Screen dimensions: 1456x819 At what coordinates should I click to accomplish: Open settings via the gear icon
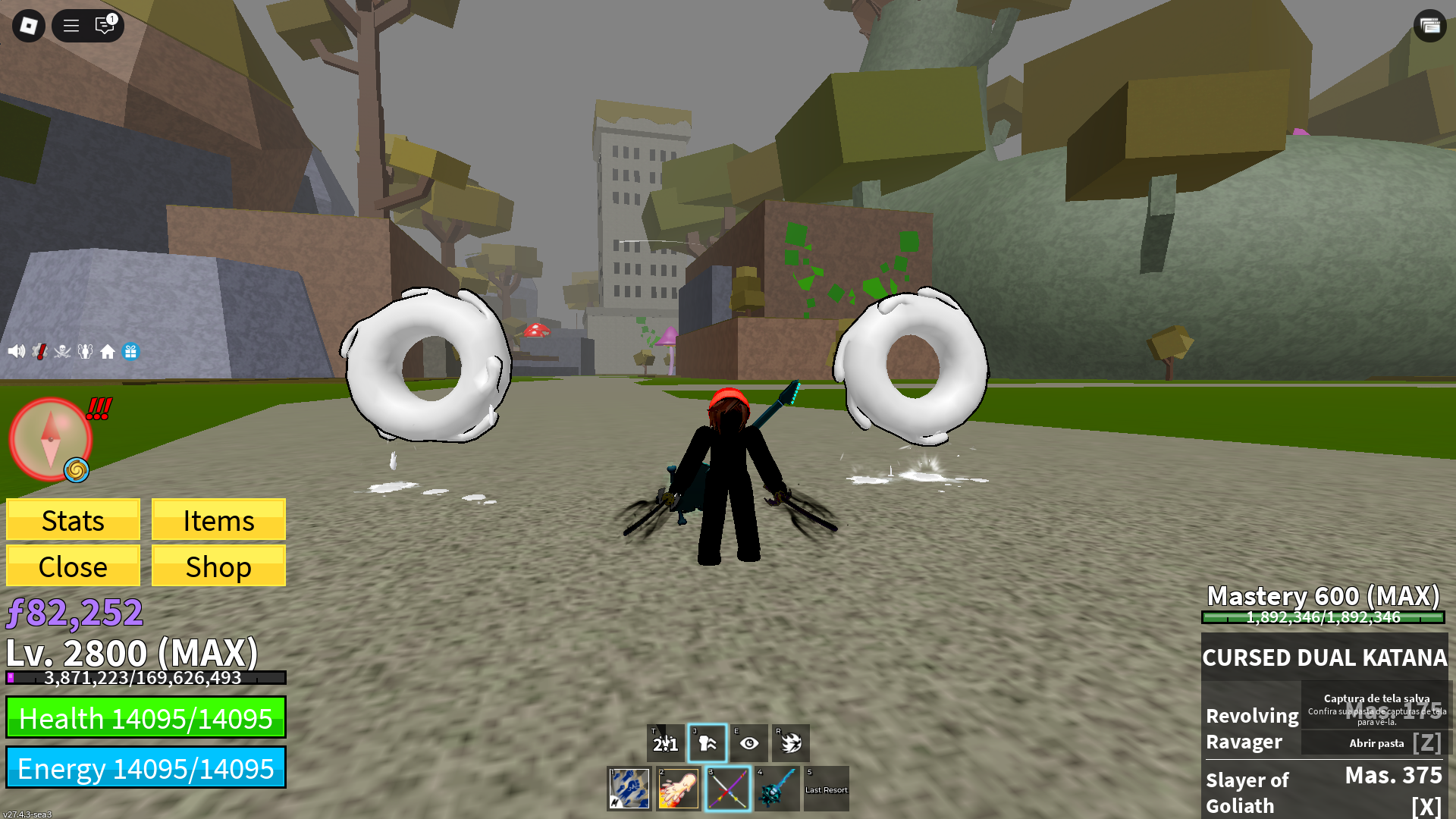[39, 351]
